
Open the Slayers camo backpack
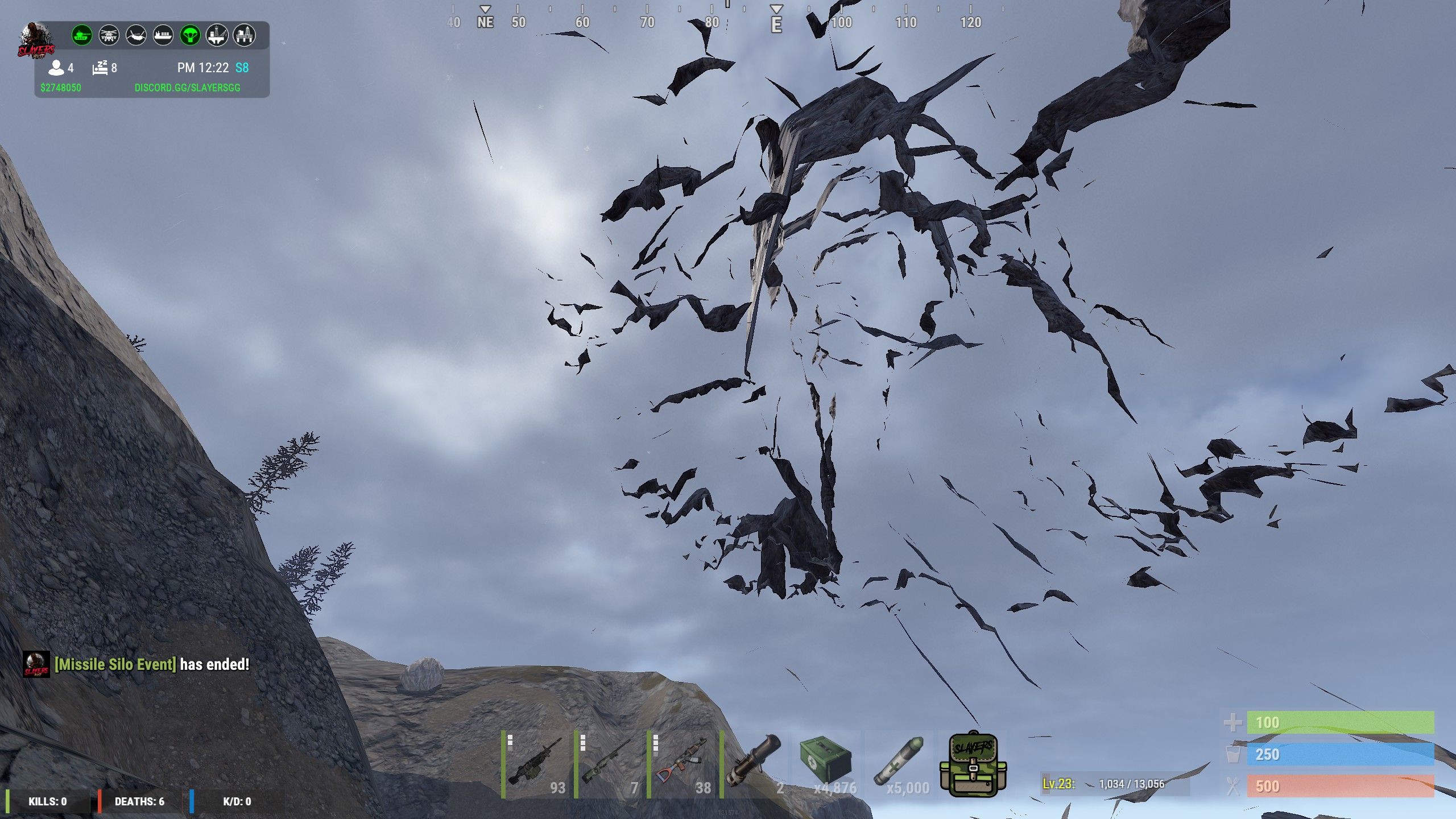pos(973,764)
